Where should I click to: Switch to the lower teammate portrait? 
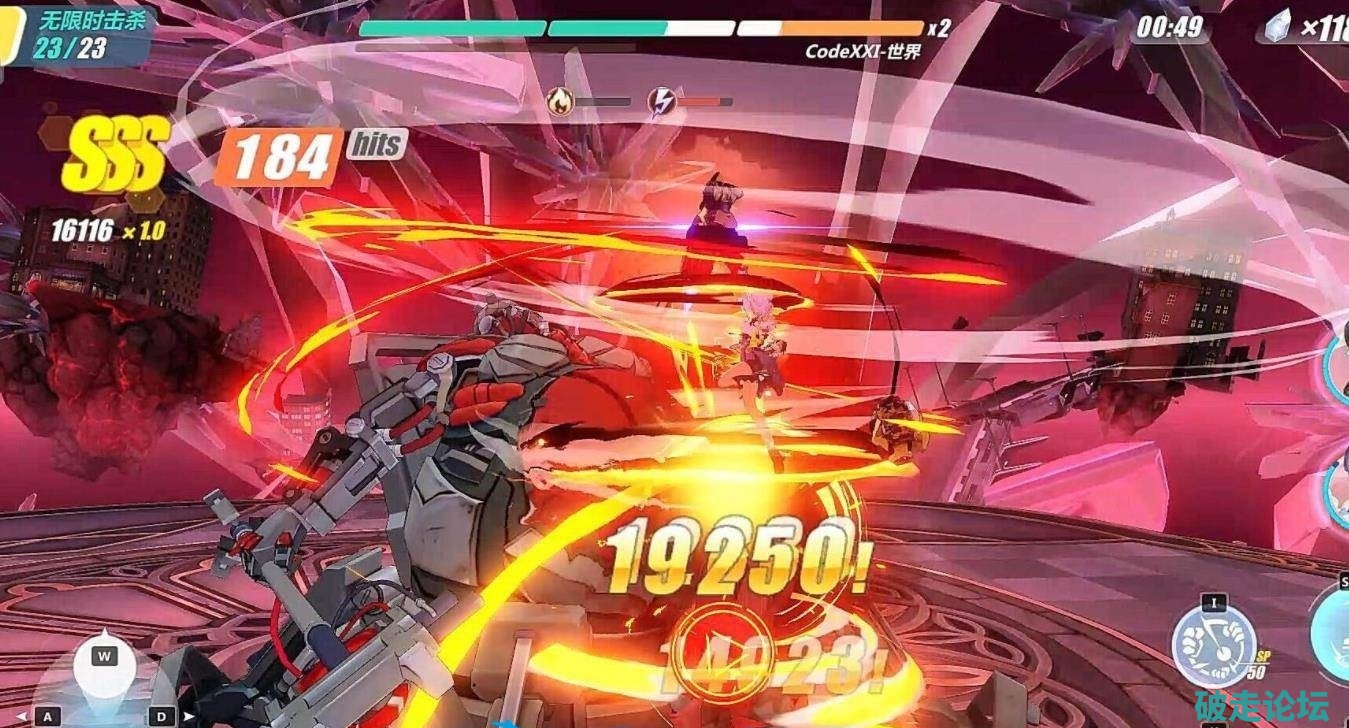[x=1338, y=486]
